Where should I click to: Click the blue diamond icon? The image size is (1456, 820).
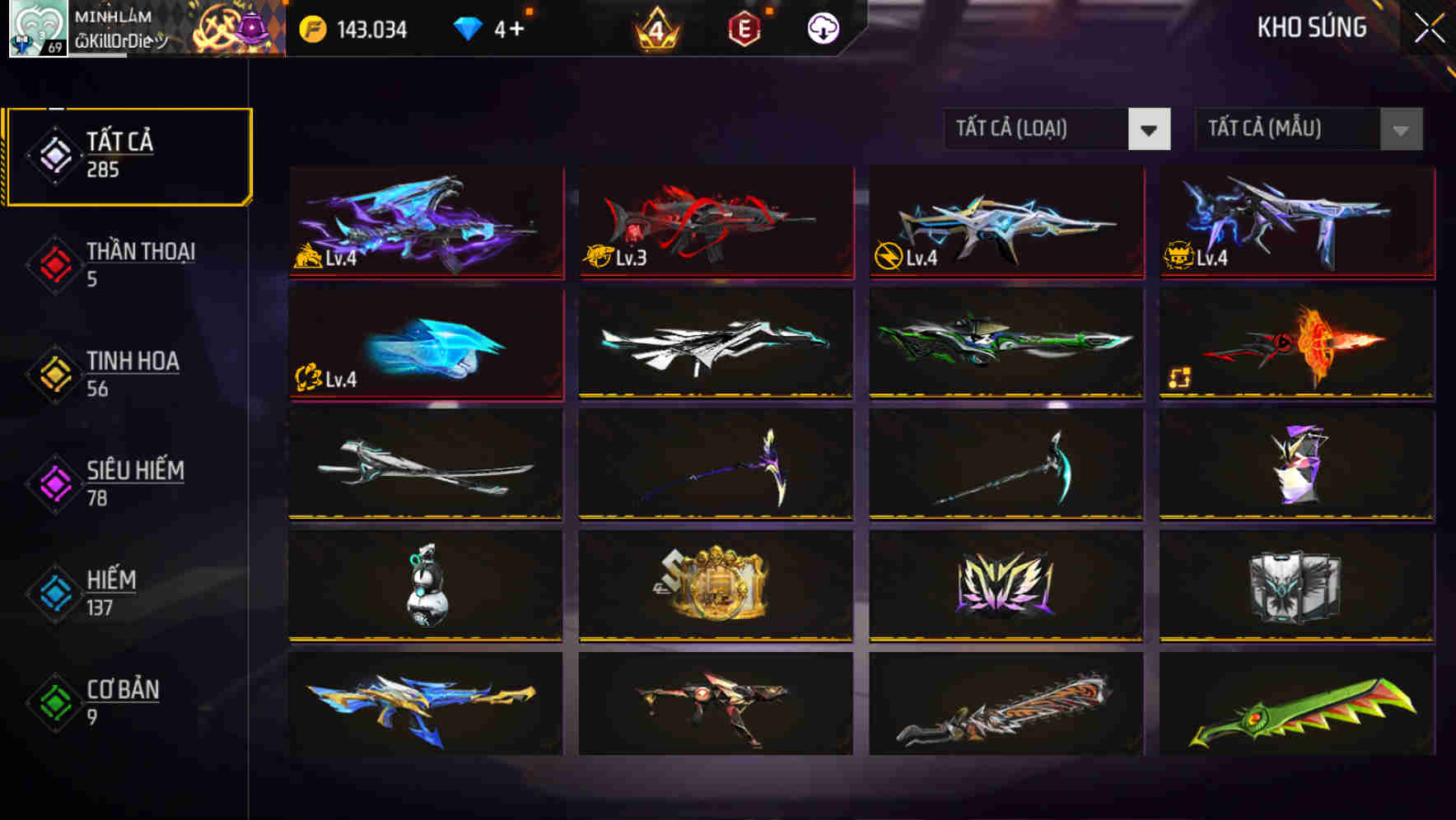[469, 27]
